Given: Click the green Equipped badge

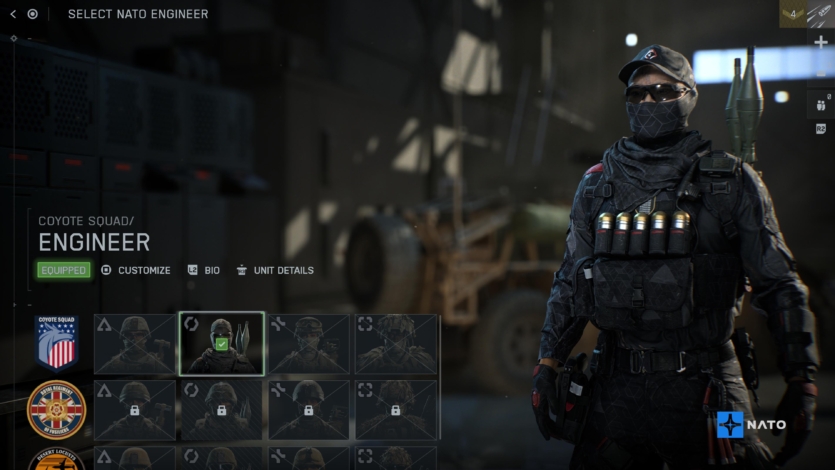Looking at the screenshot, I should (x=64, y=270).
